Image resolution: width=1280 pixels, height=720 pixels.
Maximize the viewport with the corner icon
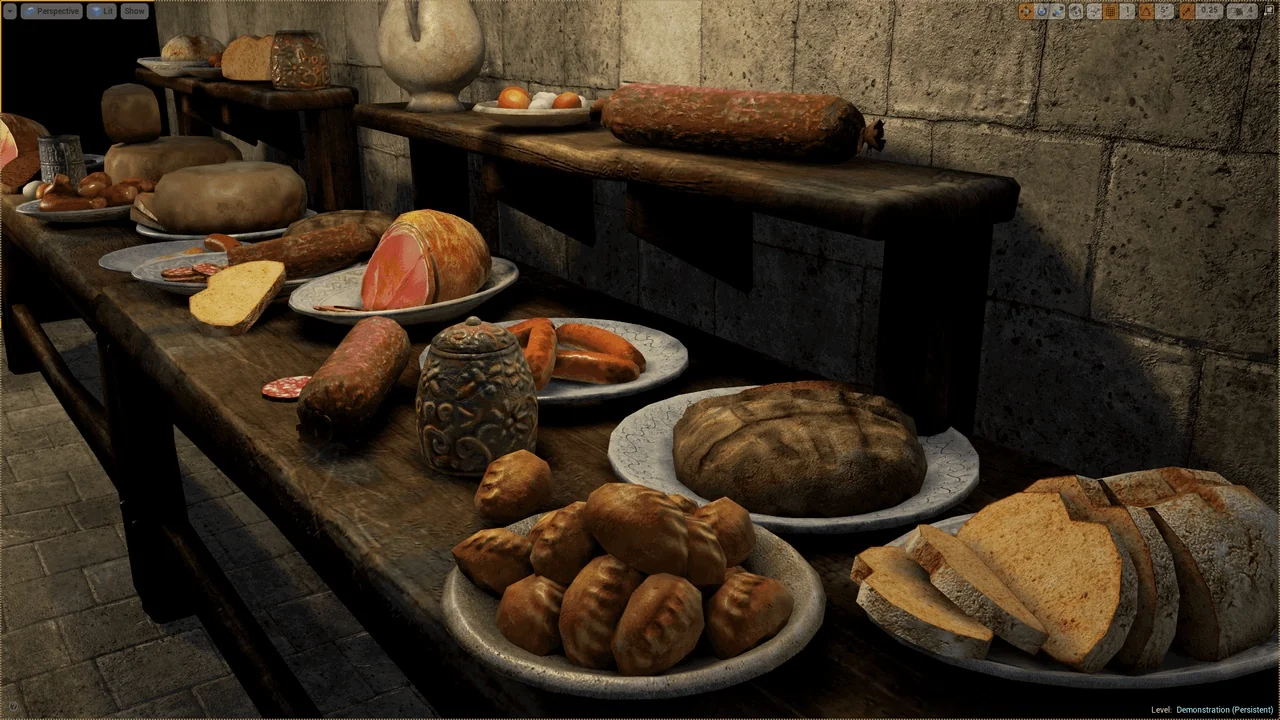1269,11
